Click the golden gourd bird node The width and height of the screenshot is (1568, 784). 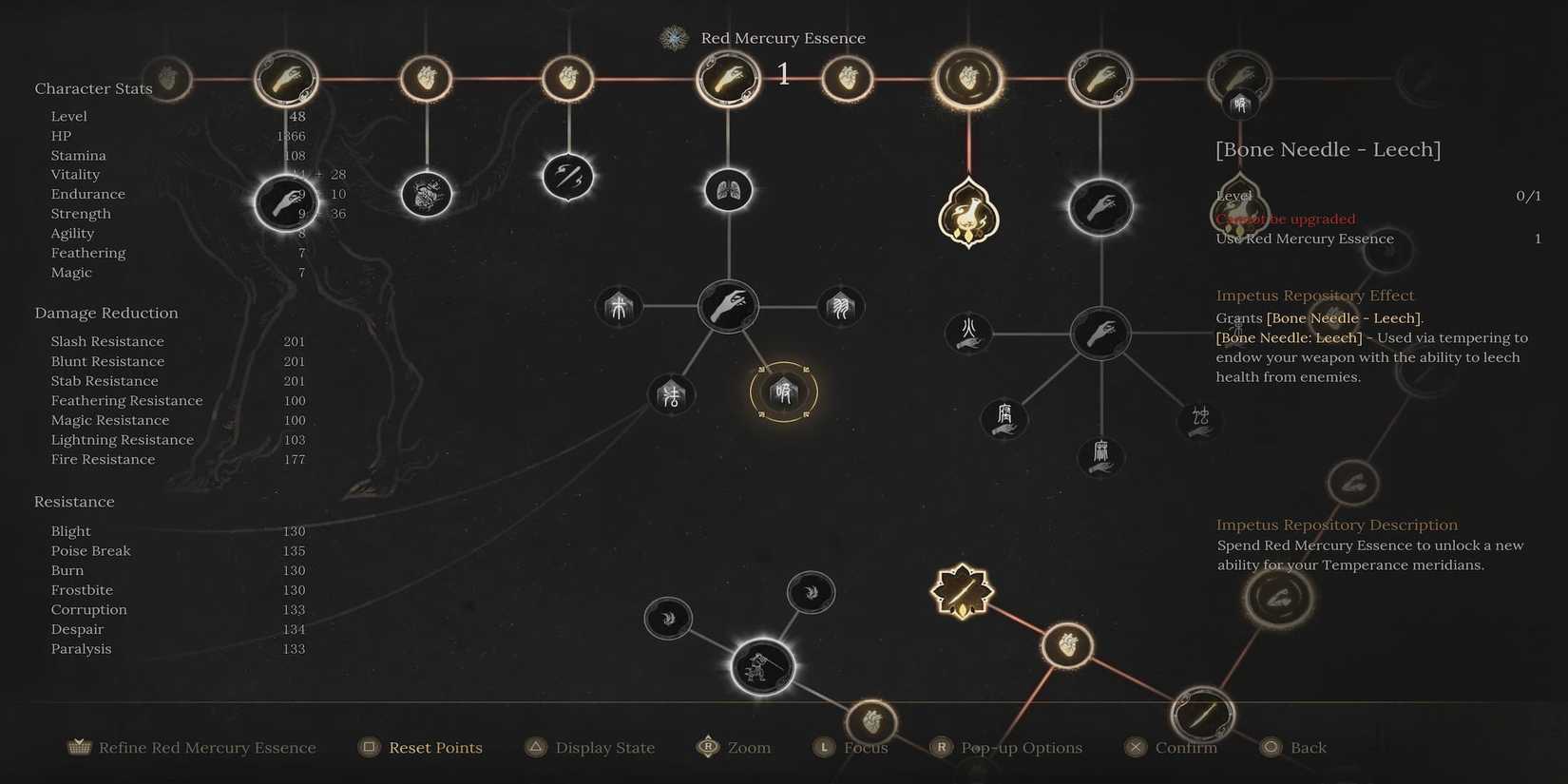[x=968, y=216]
